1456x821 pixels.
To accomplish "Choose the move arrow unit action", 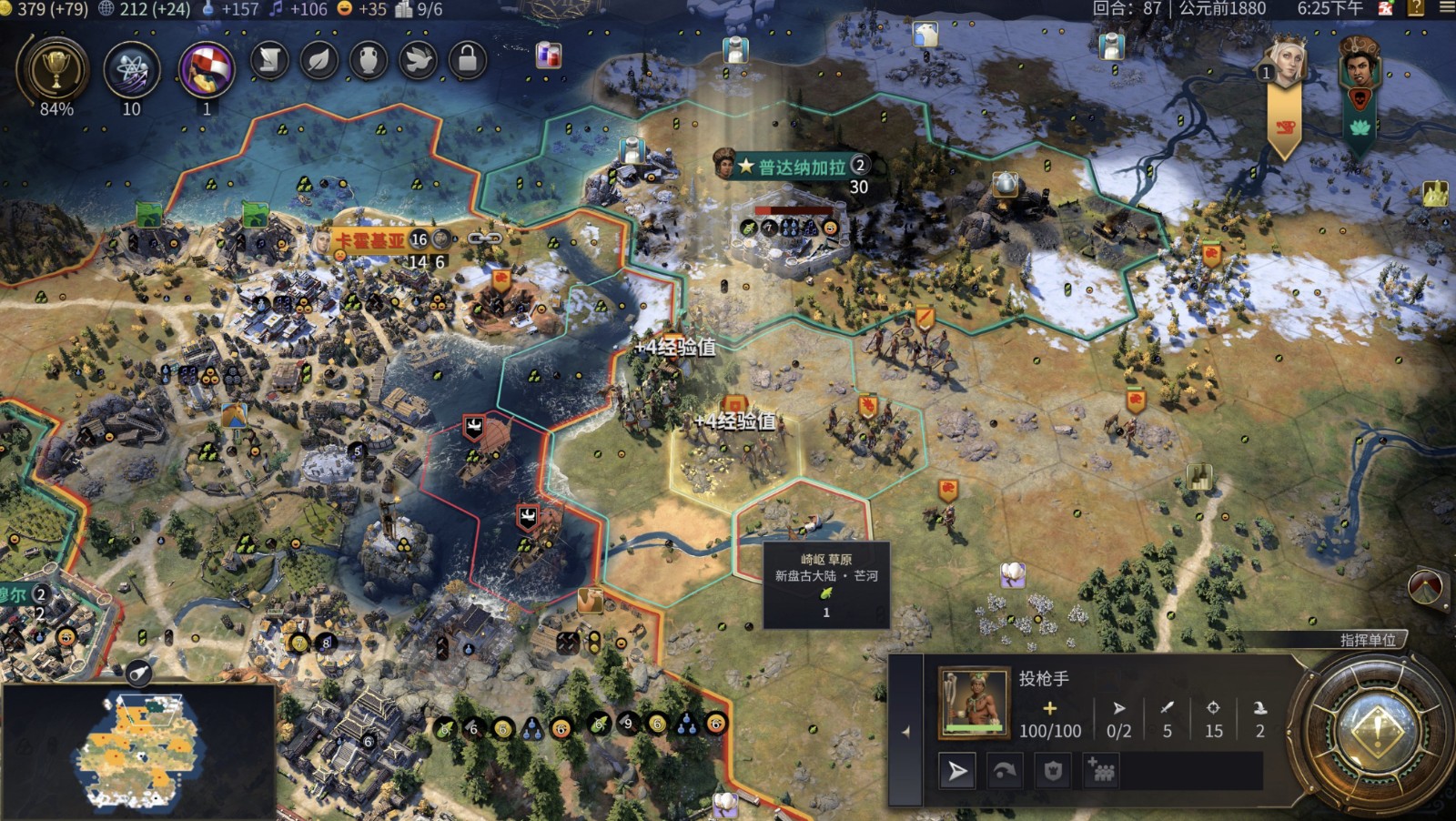I will 957,772.
